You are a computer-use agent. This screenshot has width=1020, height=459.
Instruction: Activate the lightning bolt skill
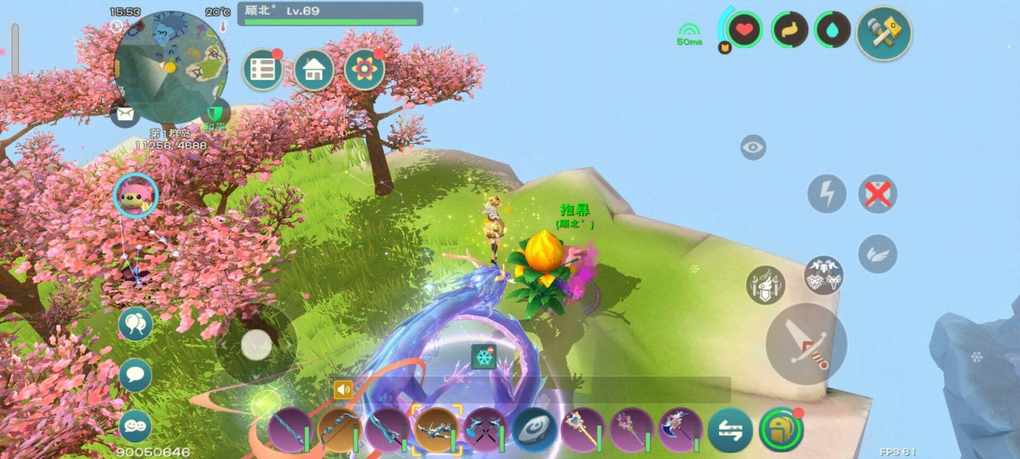pyautogui.click(x=827, y=193)
